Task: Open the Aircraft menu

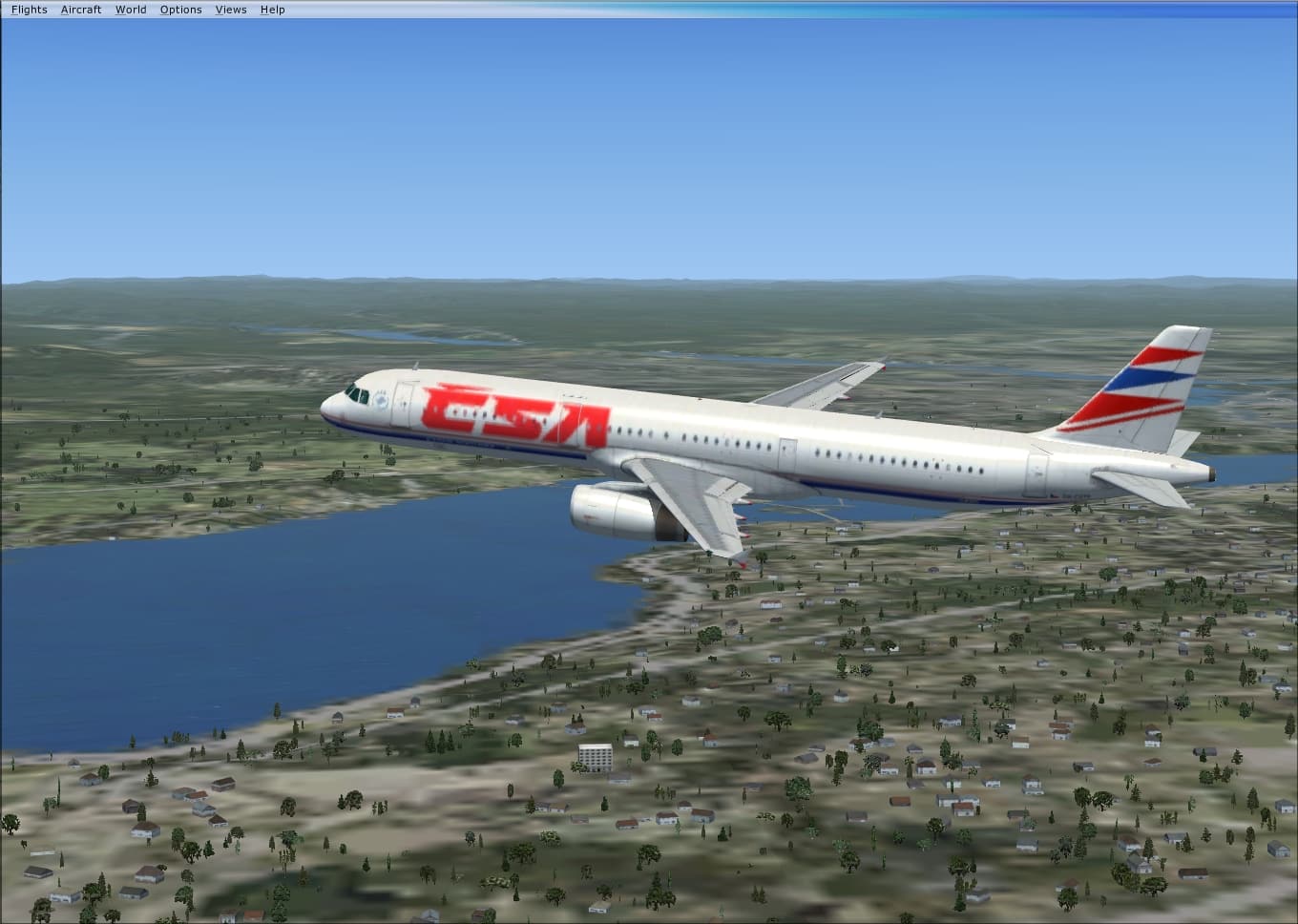Action: (x=81, y=10)
